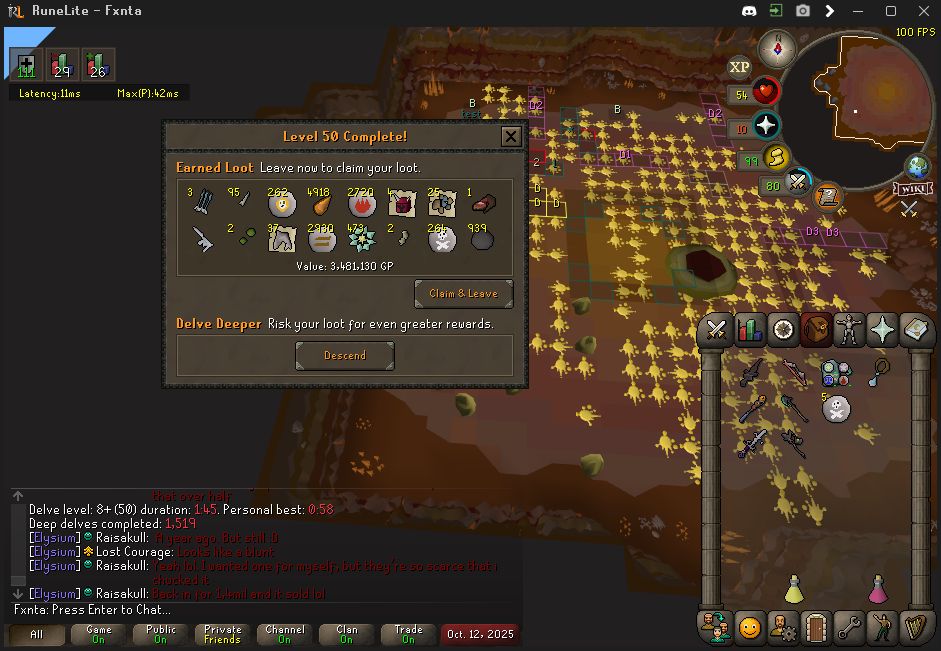
Task: Open the world map globe
Action: point(917,166)
